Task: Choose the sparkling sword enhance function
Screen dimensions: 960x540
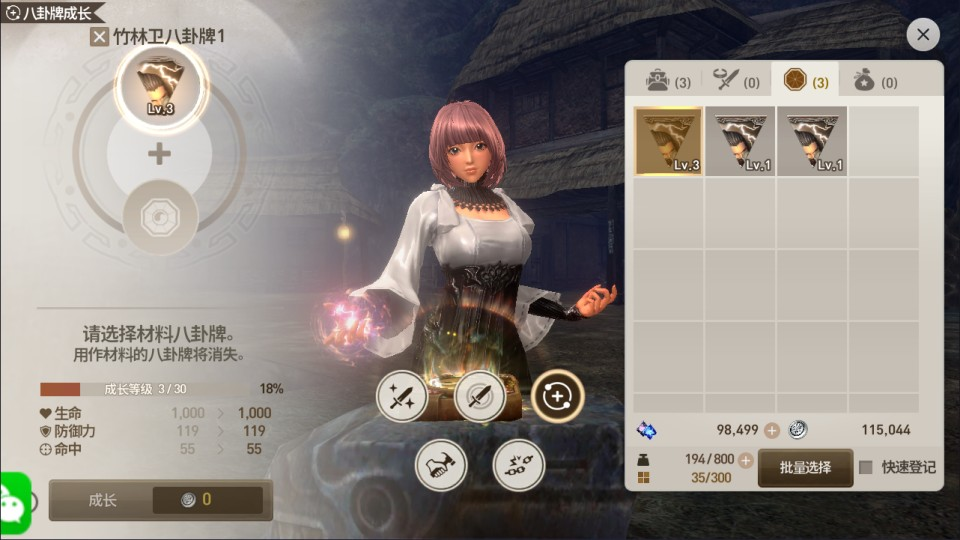Action: (402, 397)
